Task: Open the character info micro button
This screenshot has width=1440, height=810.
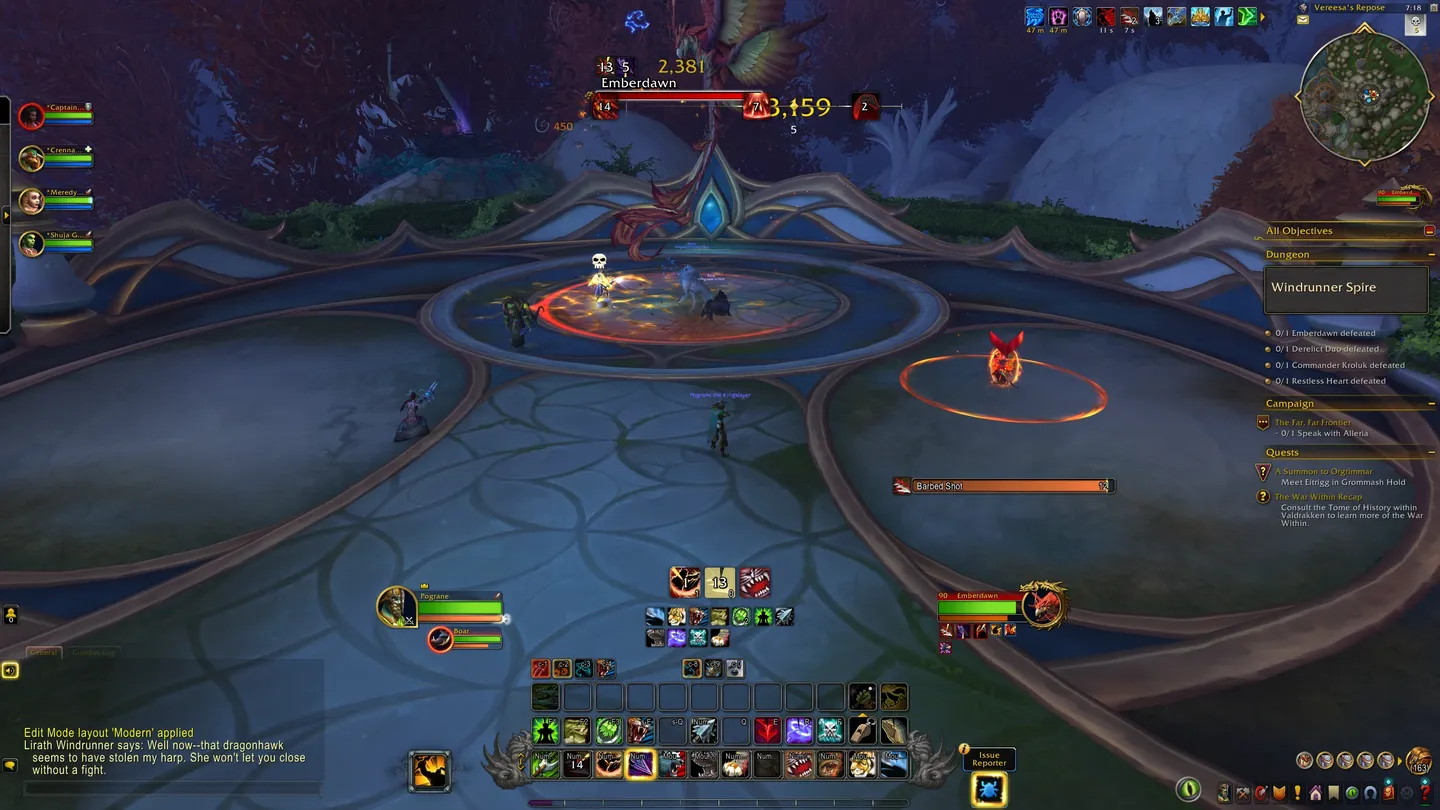Action: pos(1224,793)
